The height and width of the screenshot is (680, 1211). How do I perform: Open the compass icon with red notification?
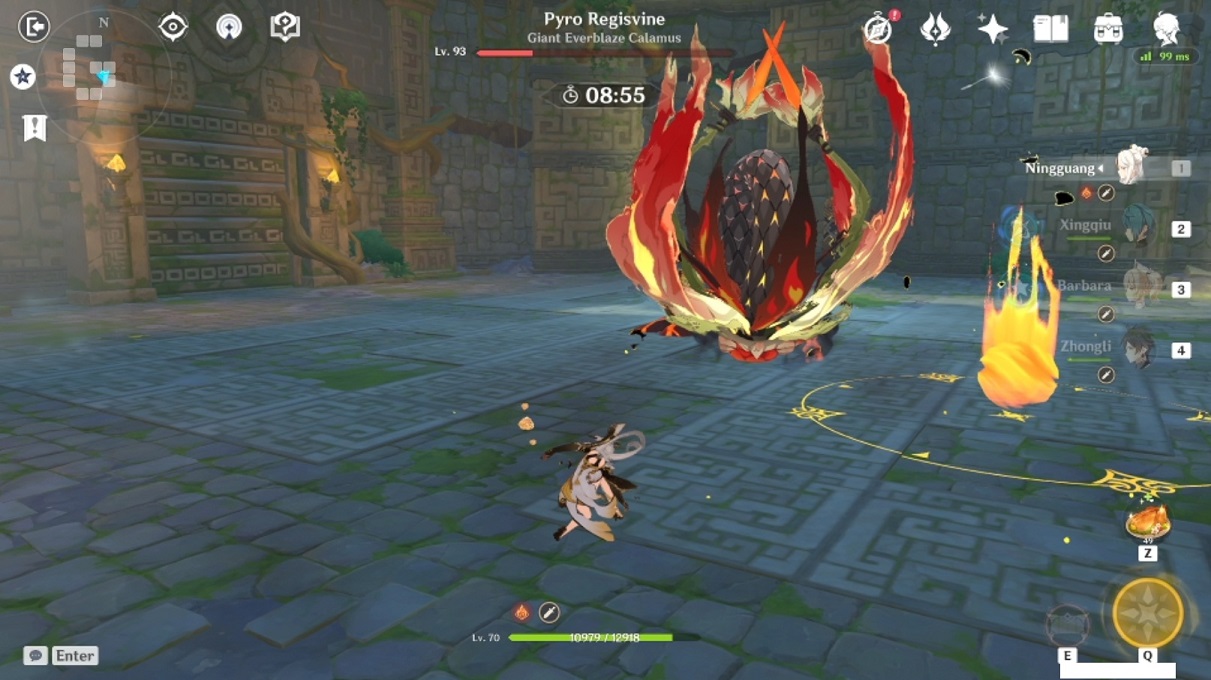878,29
